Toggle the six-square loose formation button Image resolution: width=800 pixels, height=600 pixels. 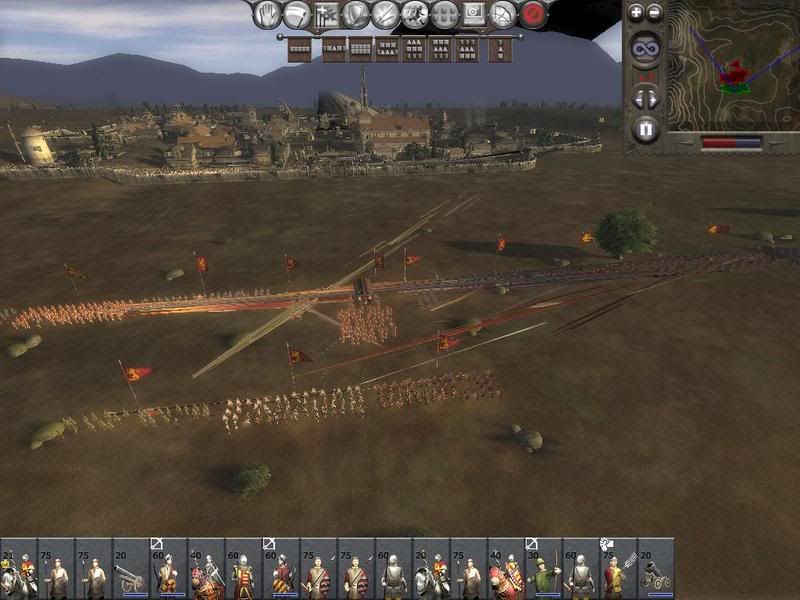(445, 15)
